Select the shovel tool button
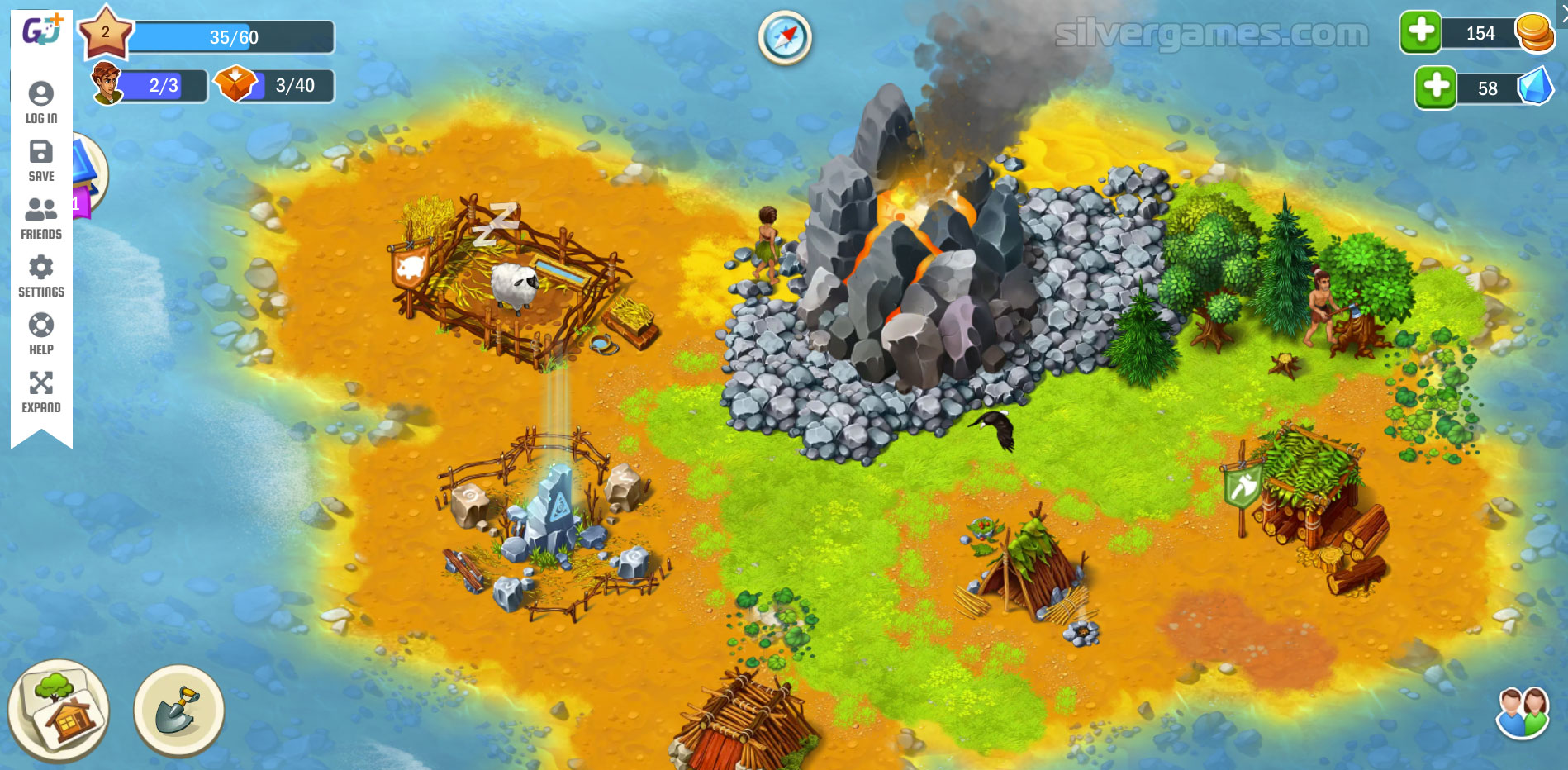This screenshot has height=770, width=1568. point(178,711)
